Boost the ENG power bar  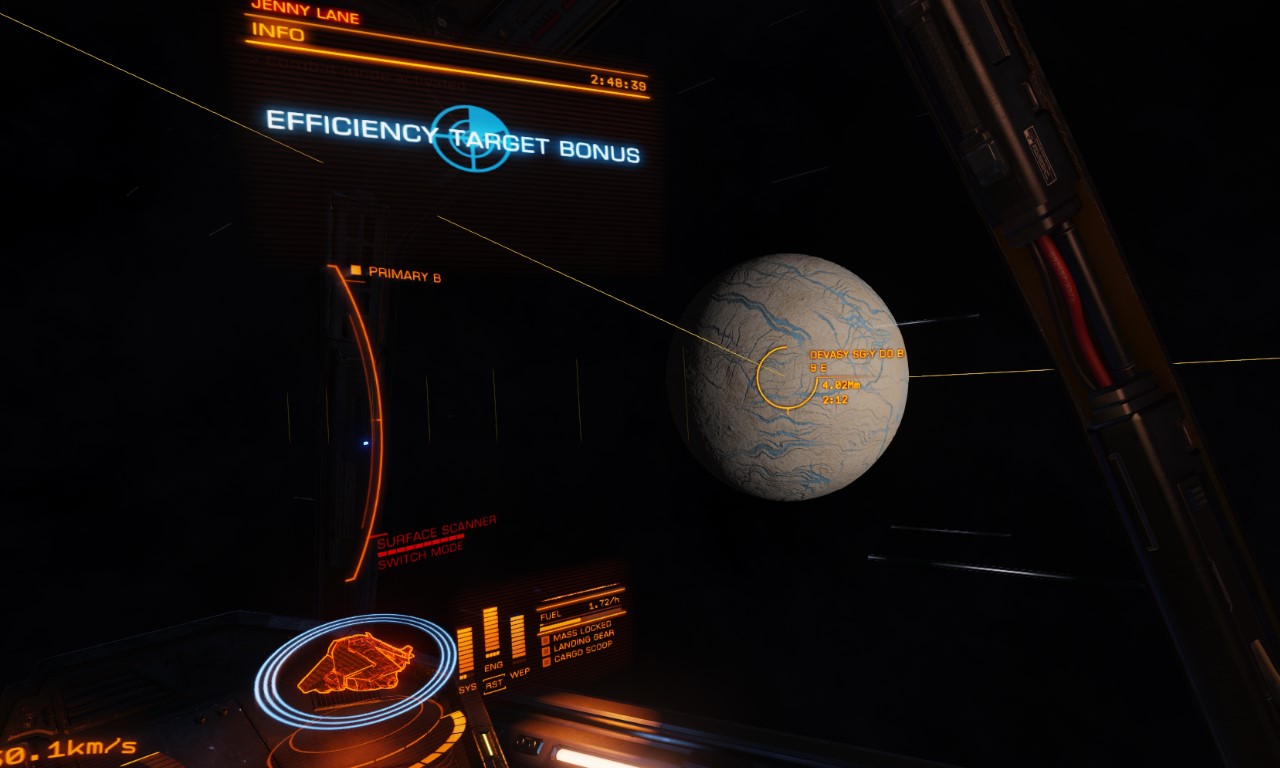pos(491,632)
